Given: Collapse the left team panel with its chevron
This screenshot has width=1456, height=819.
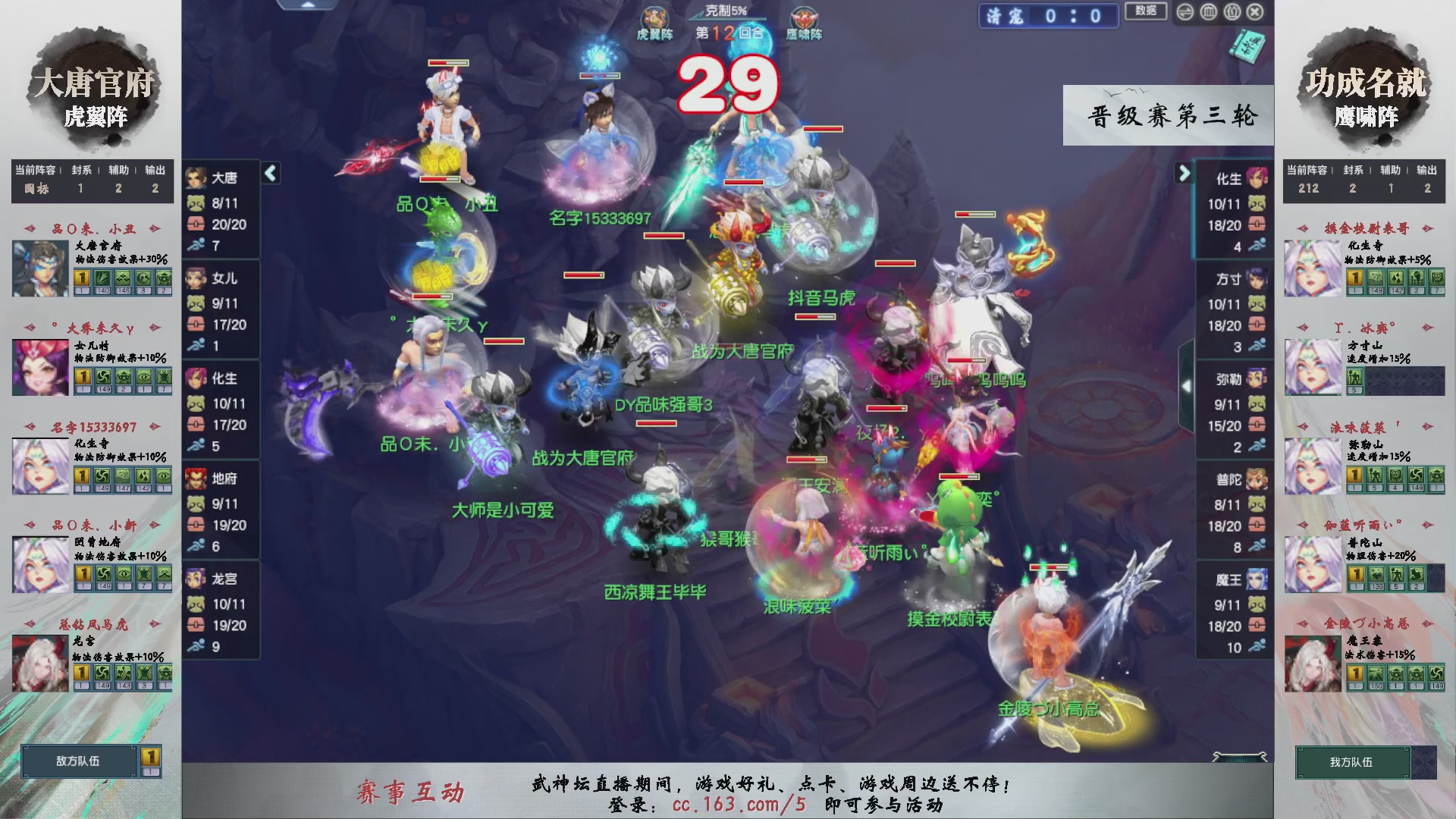Looking at the screenshot, I should (x=269, y=173).
